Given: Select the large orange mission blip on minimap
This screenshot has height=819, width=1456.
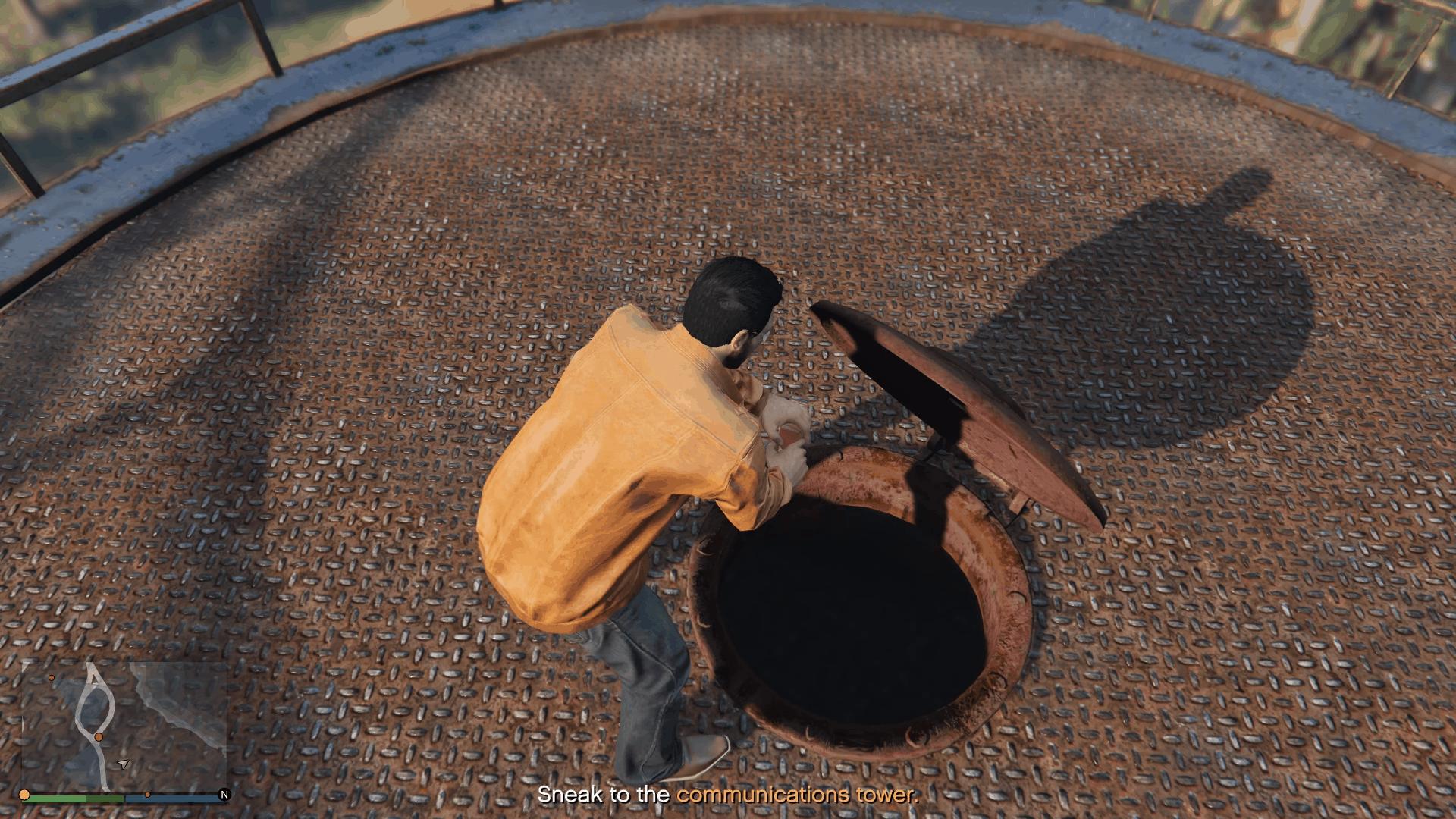Looking at the screenshot, I should click(x=98, y=736).
